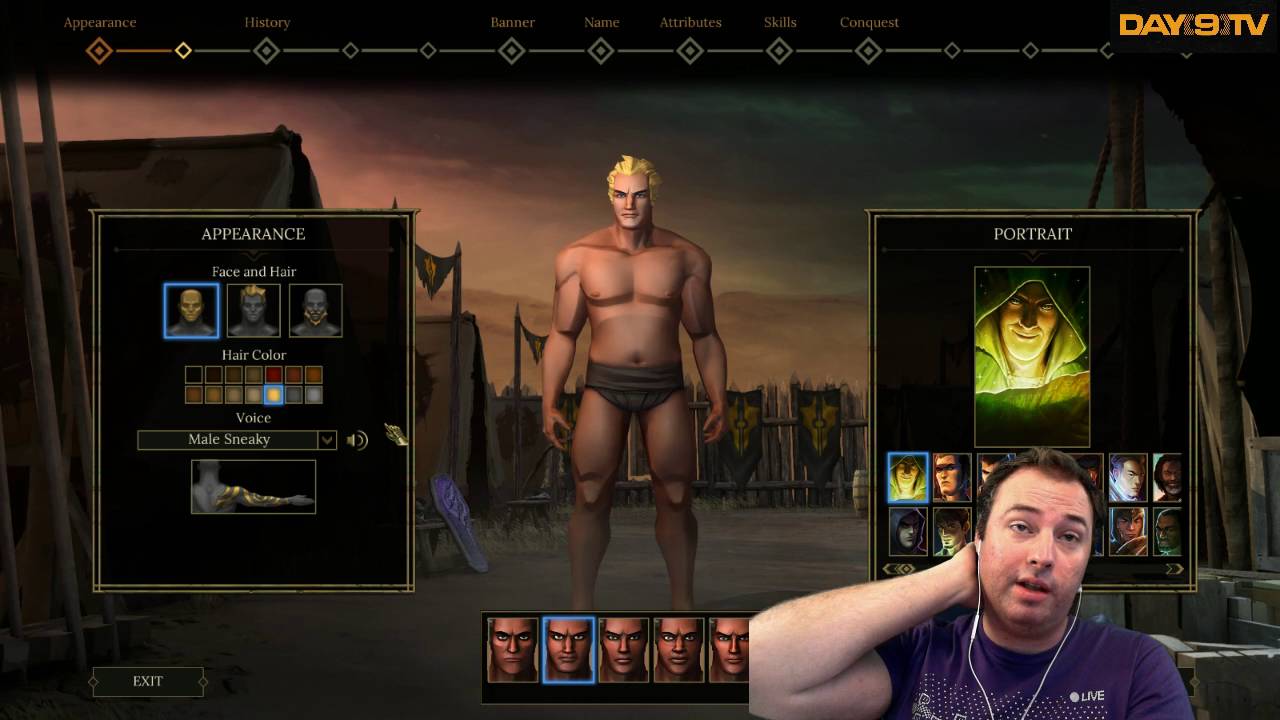
Task: Open the Conquest section
Action: (x=868, y=21)
